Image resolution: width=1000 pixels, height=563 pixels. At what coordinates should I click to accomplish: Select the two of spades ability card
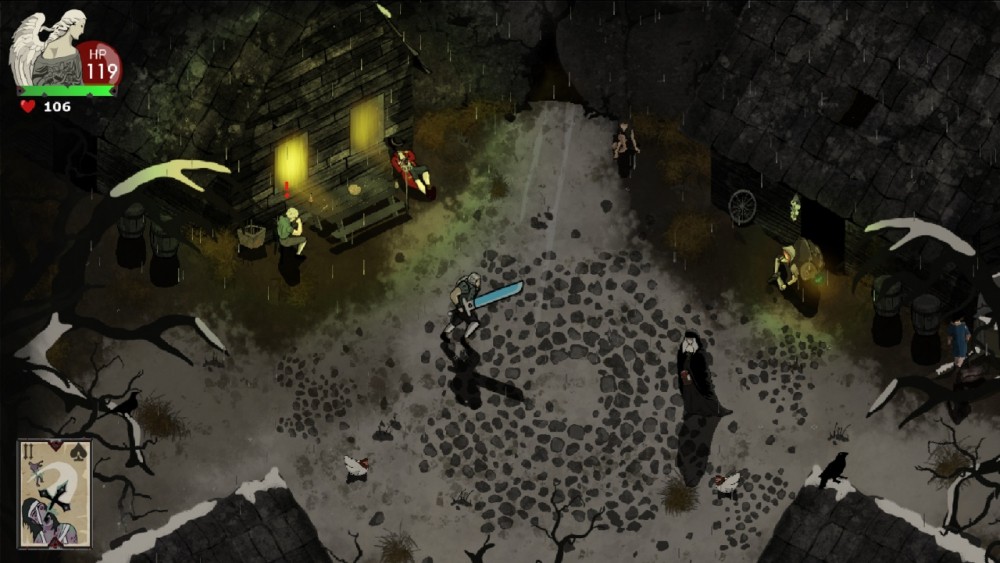point(54,493)
